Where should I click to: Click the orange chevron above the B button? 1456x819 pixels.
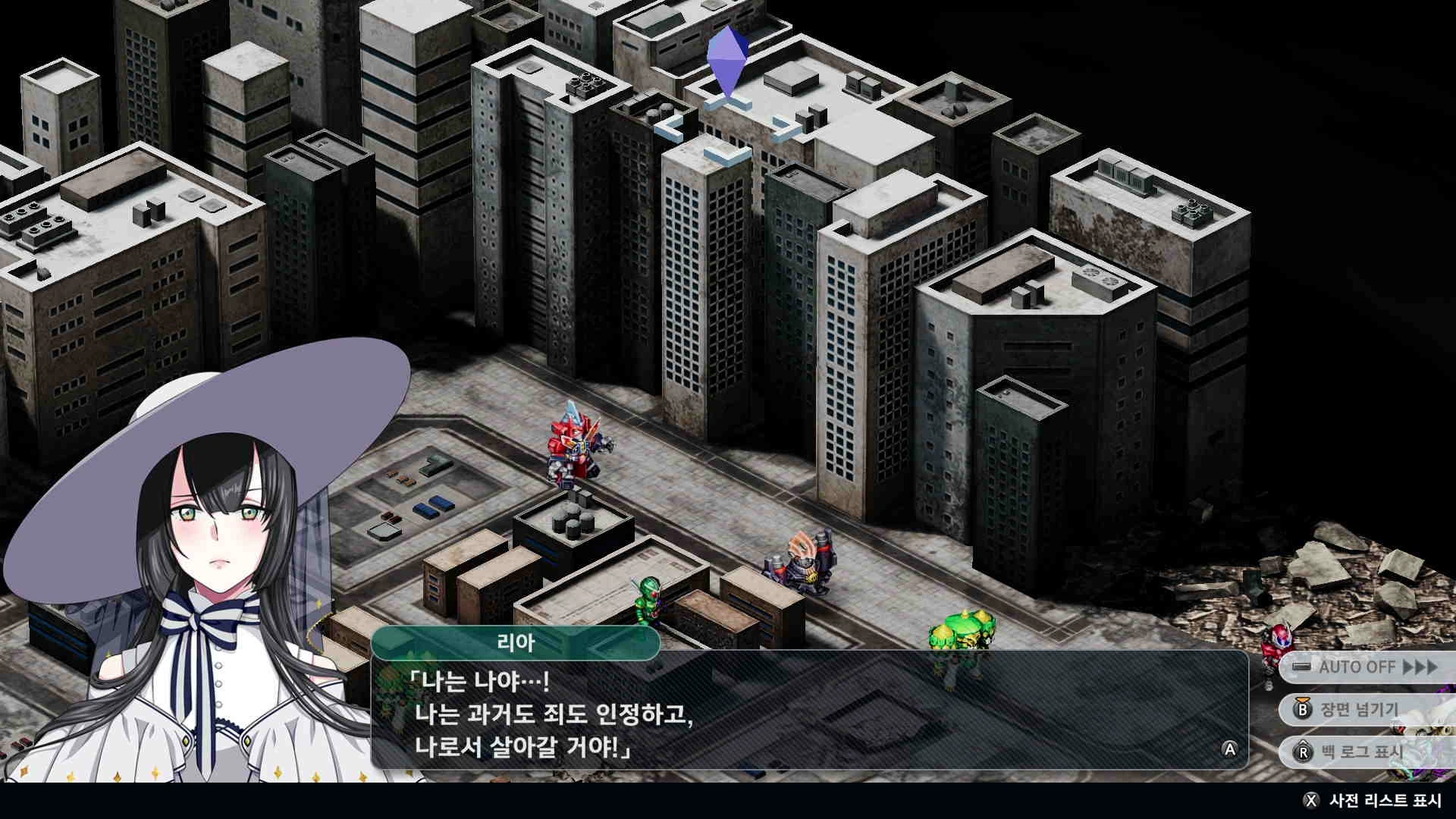point(1302,698)
